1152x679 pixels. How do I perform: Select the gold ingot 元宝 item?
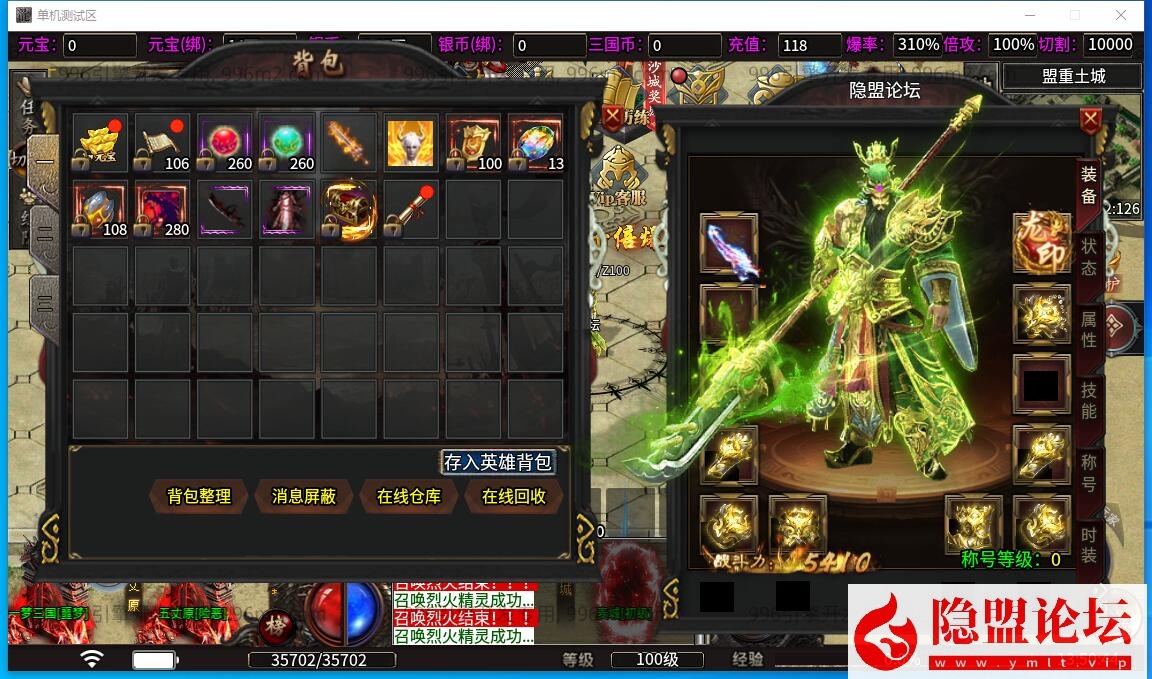(100, 143)
